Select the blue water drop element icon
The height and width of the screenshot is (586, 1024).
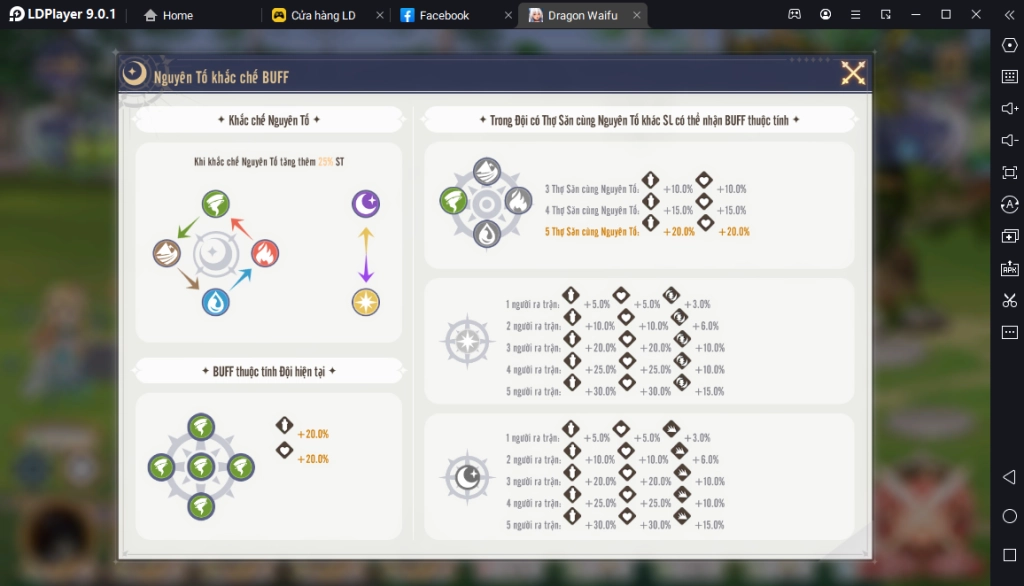215,301
